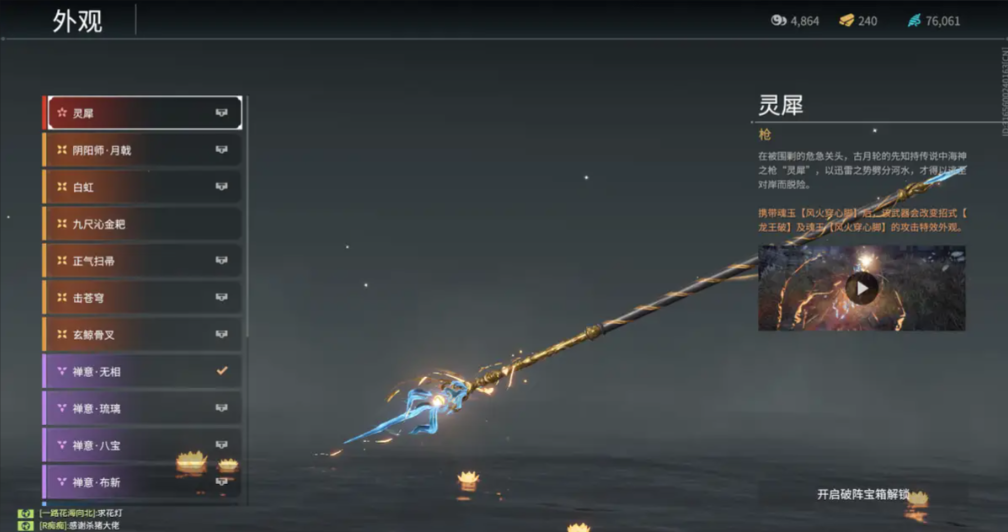
Task: Choose the 阴阳师·月戟 skin entry
Action: coord(142,150)
